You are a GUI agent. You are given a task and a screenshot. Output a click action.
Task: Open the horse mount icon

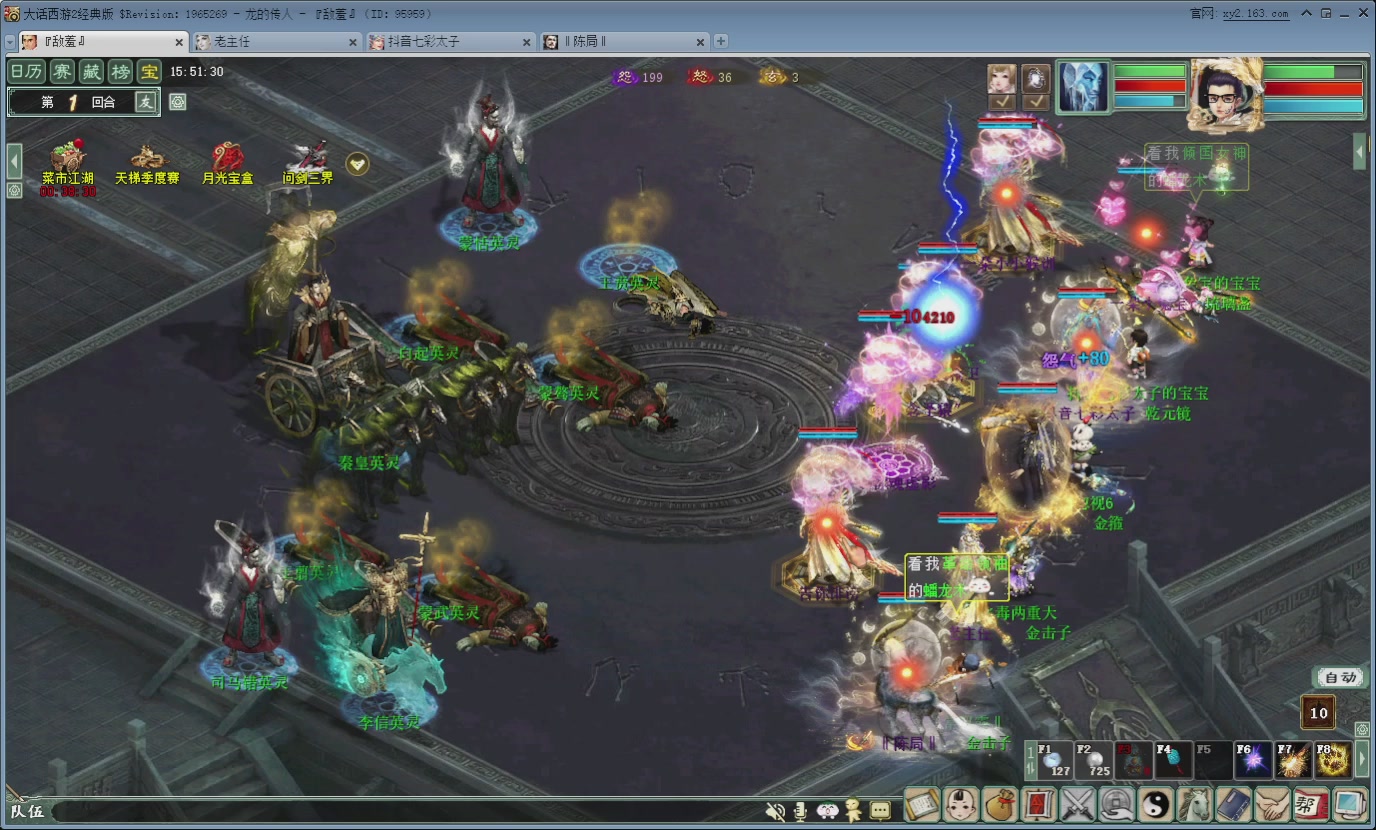coord(1195,804)
